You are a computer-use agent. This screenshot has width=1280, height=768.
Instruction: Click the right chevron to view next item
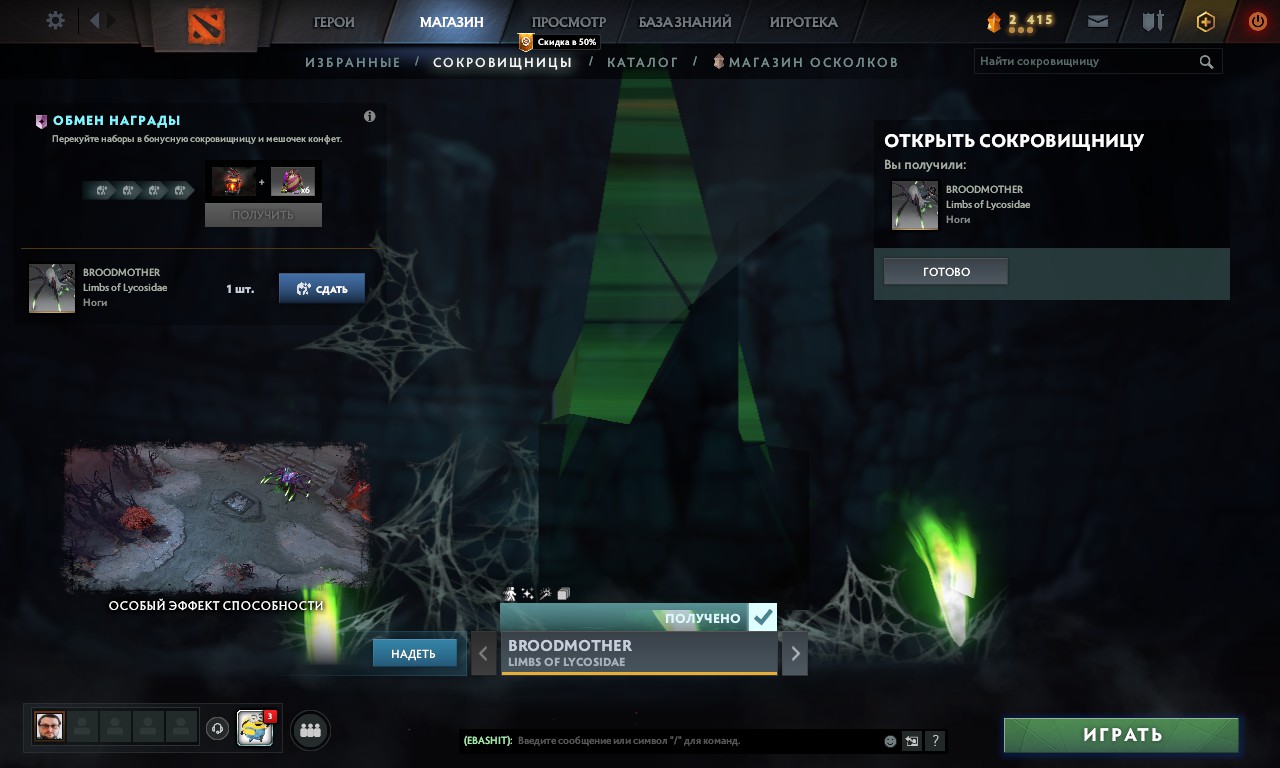793,653
